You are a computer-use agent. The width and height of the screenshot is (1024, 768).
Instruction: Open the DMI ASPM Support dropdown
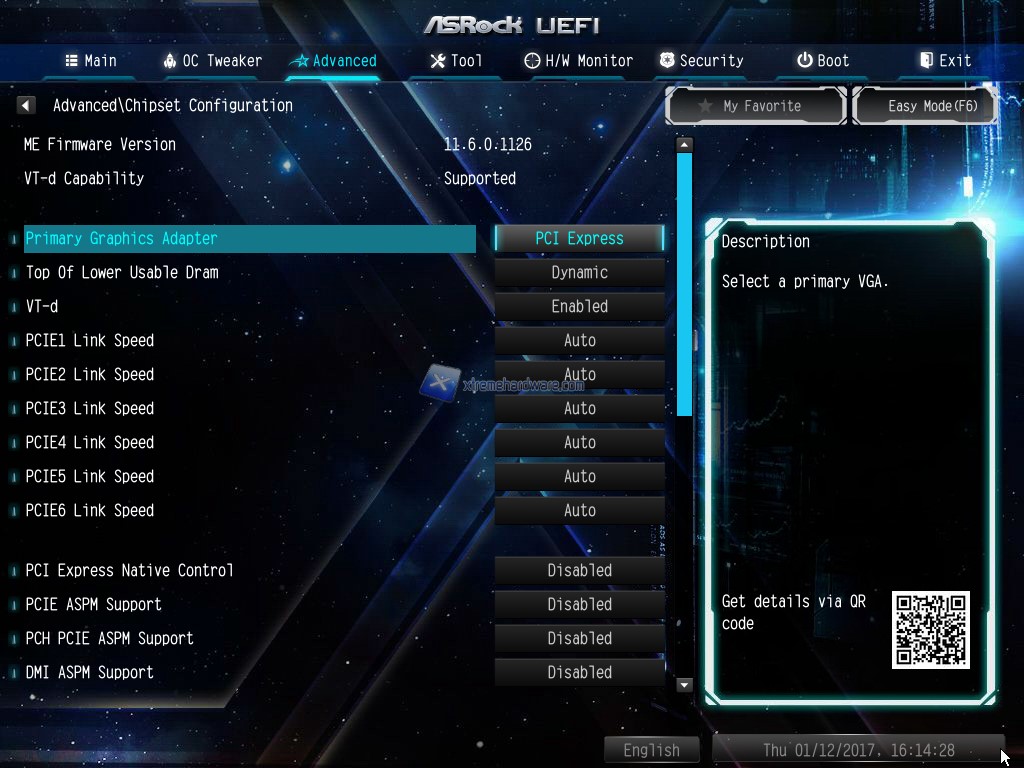click(579, 672)
